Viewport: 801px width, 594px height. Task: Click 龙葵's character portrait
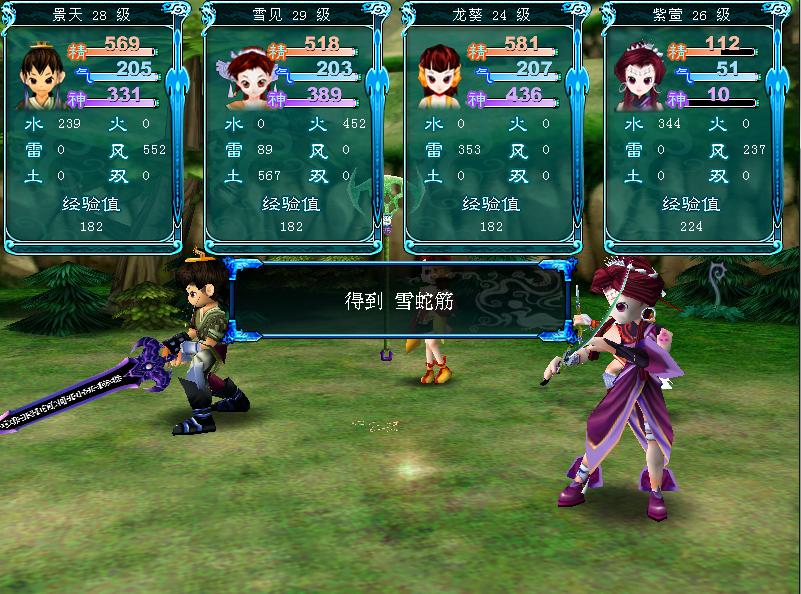[x=439, y=76]
